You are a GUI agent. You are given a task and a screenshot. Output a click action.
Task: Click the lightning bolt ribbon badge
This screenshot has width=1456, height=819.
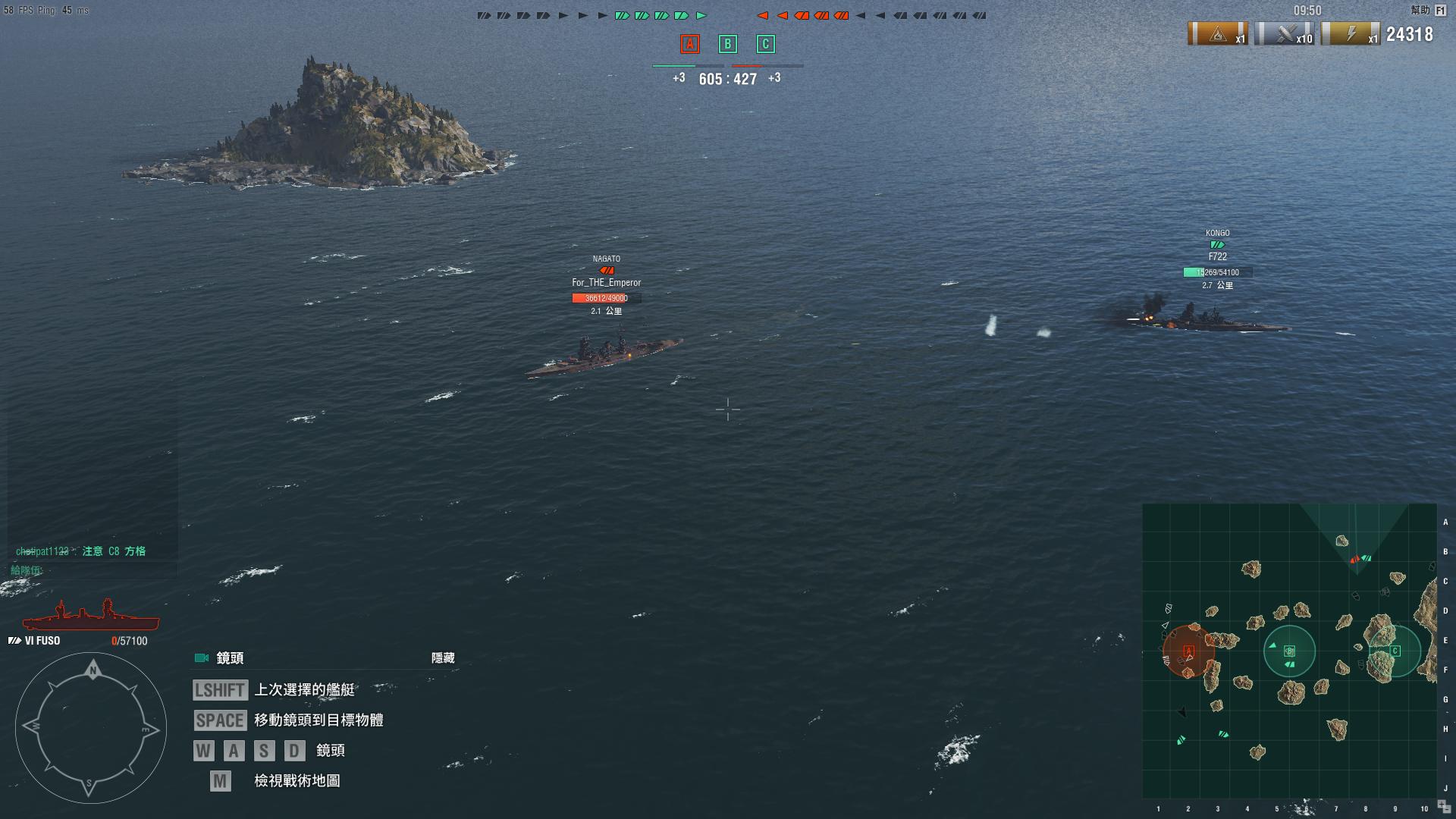coord(1351,34)
